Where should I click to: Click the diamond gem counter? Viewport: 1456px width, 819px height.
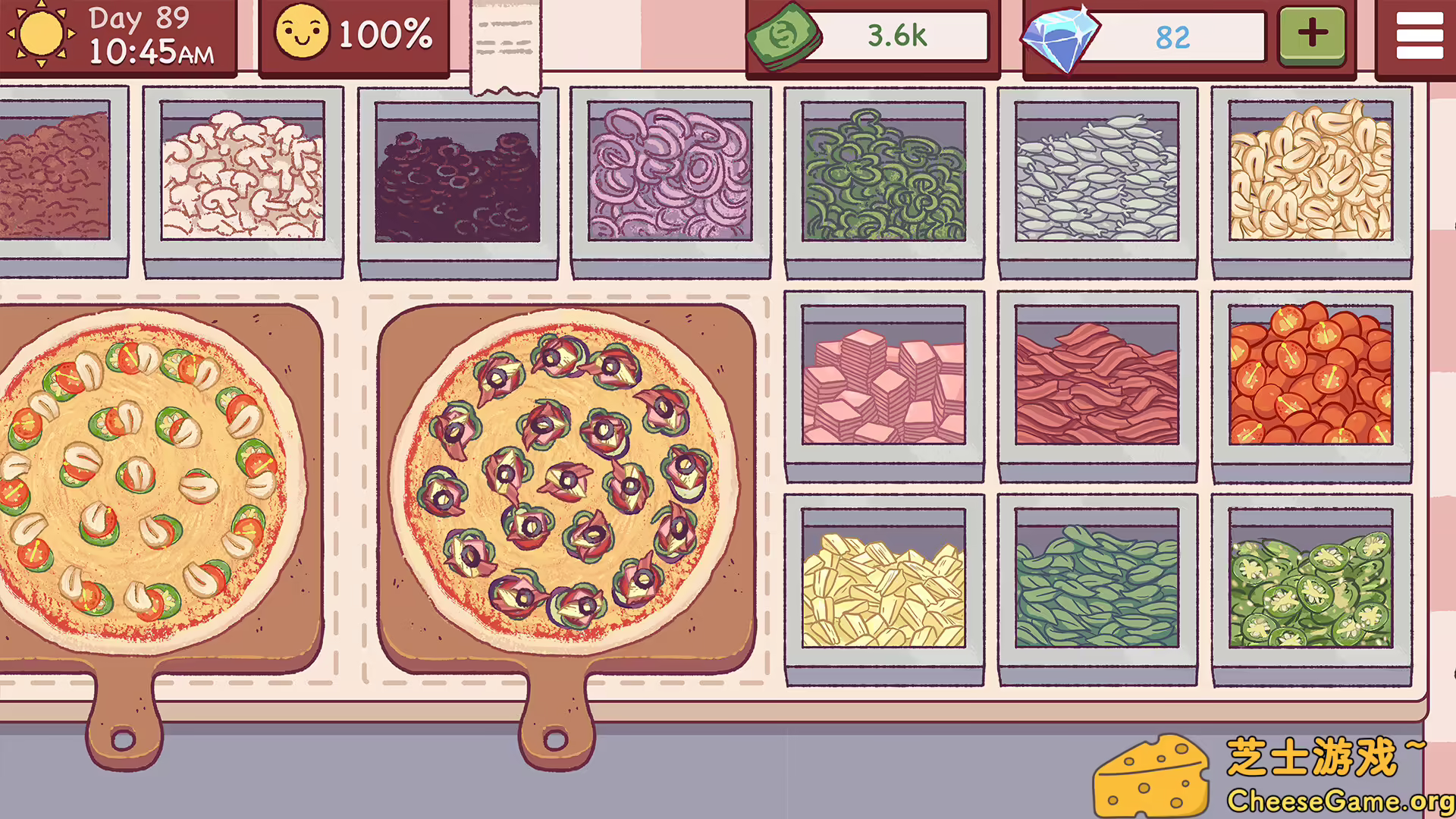tap(1145, 34)
